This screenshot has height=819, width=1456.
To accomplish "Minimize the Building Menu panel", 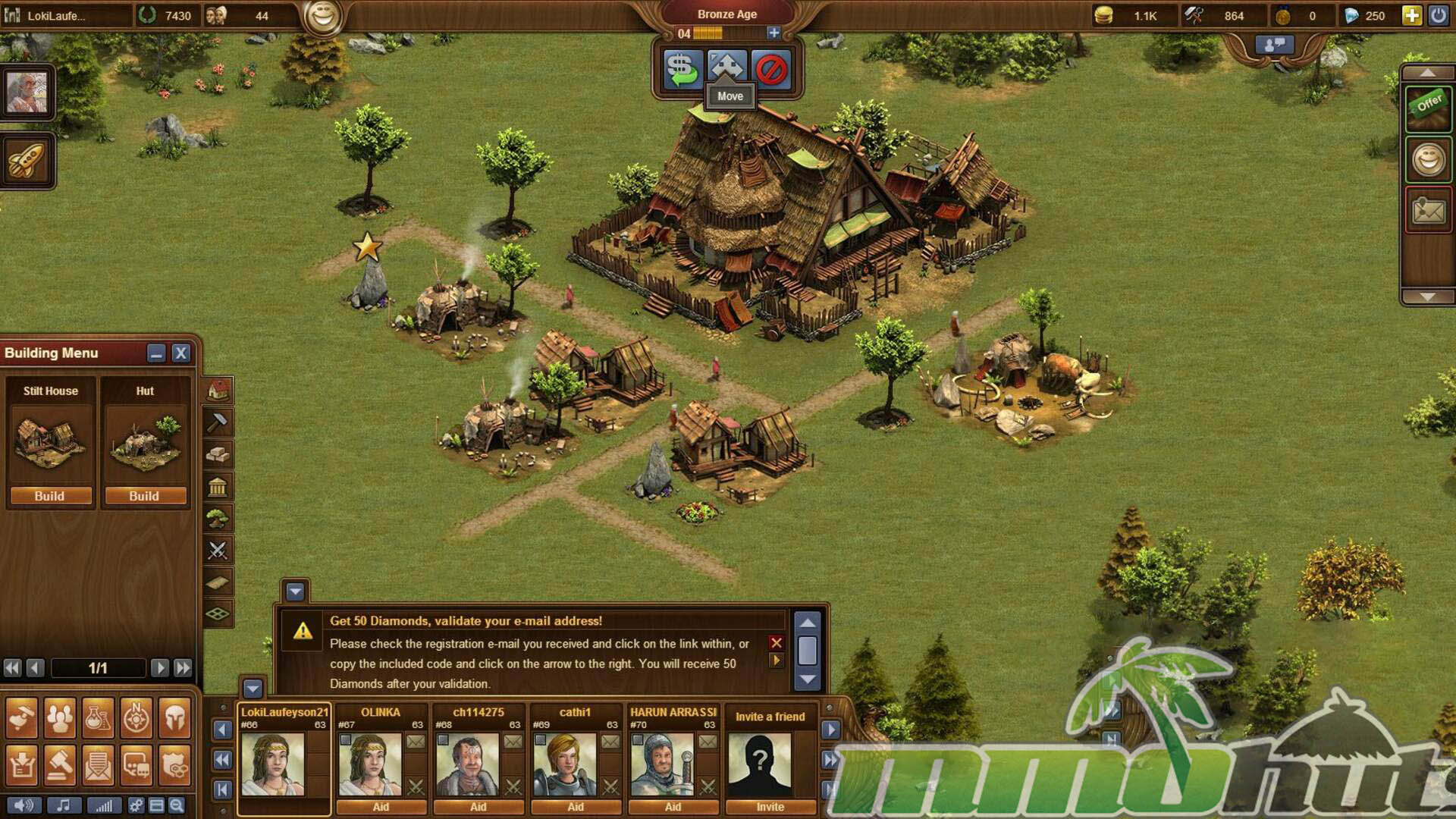I will point(156,353).
